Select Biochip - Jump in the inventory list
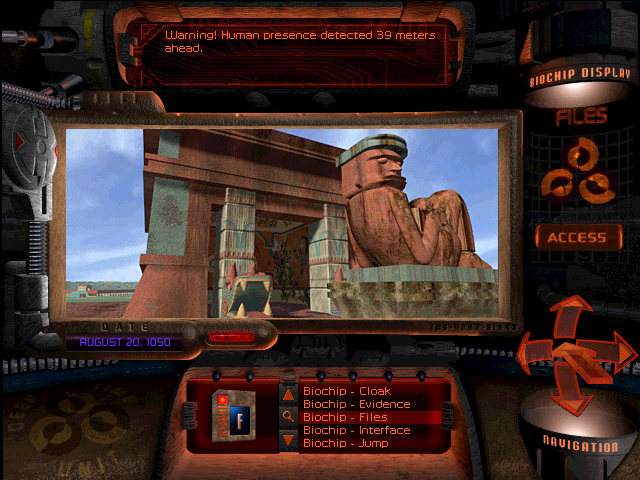The height and width of the screenshot is (480, 640). (x=345, y=443)
